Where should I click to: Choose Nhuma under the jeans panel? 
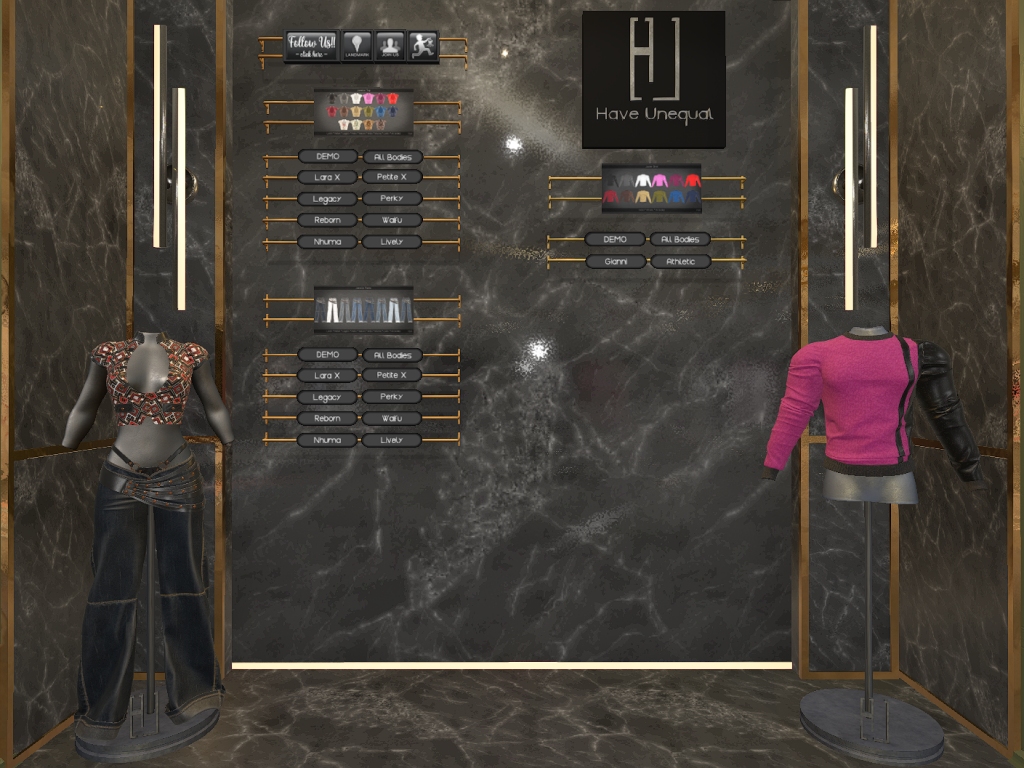(328, 440)
